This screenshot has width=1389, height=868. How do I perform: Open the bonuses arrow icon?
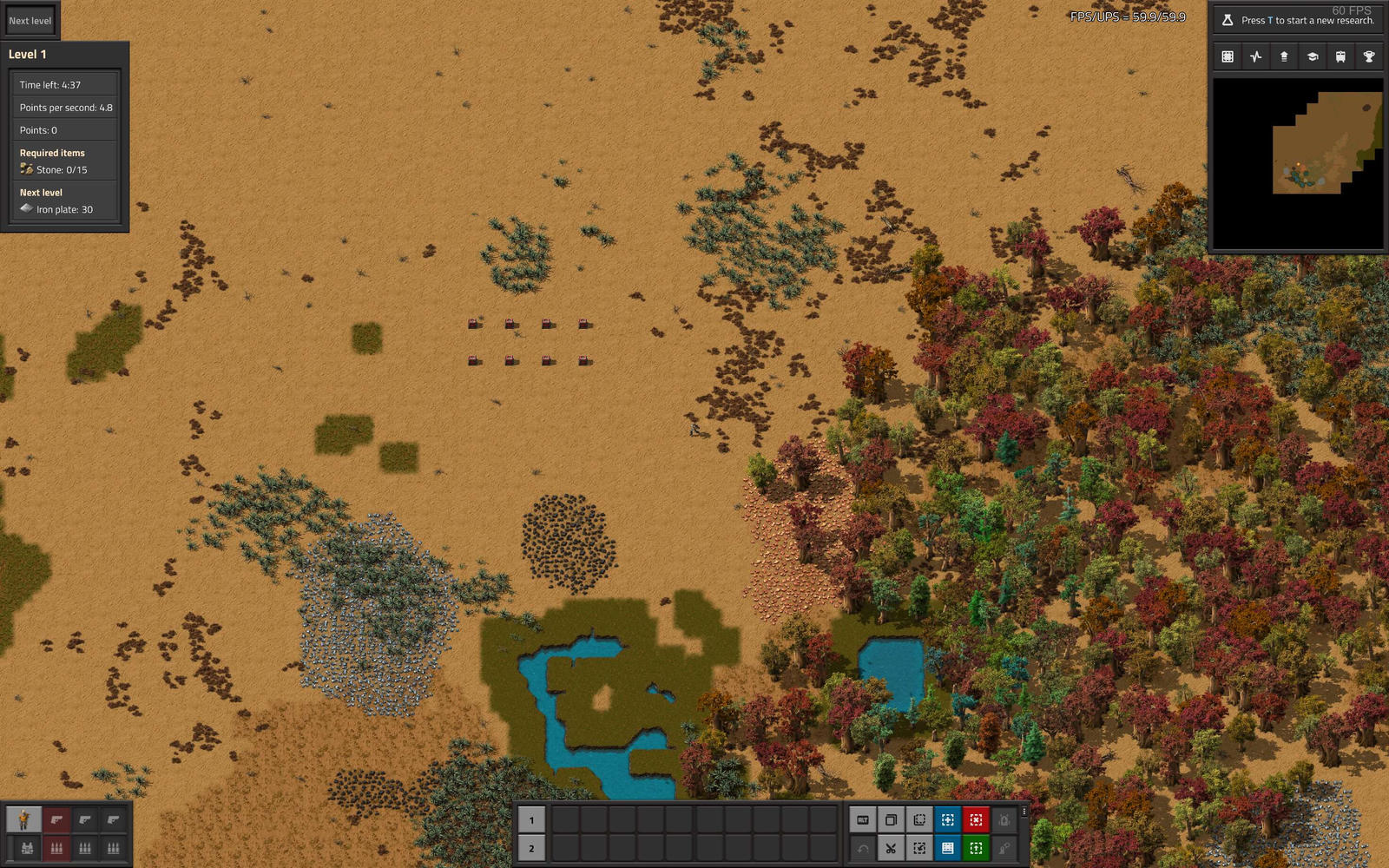[1284, 56]
